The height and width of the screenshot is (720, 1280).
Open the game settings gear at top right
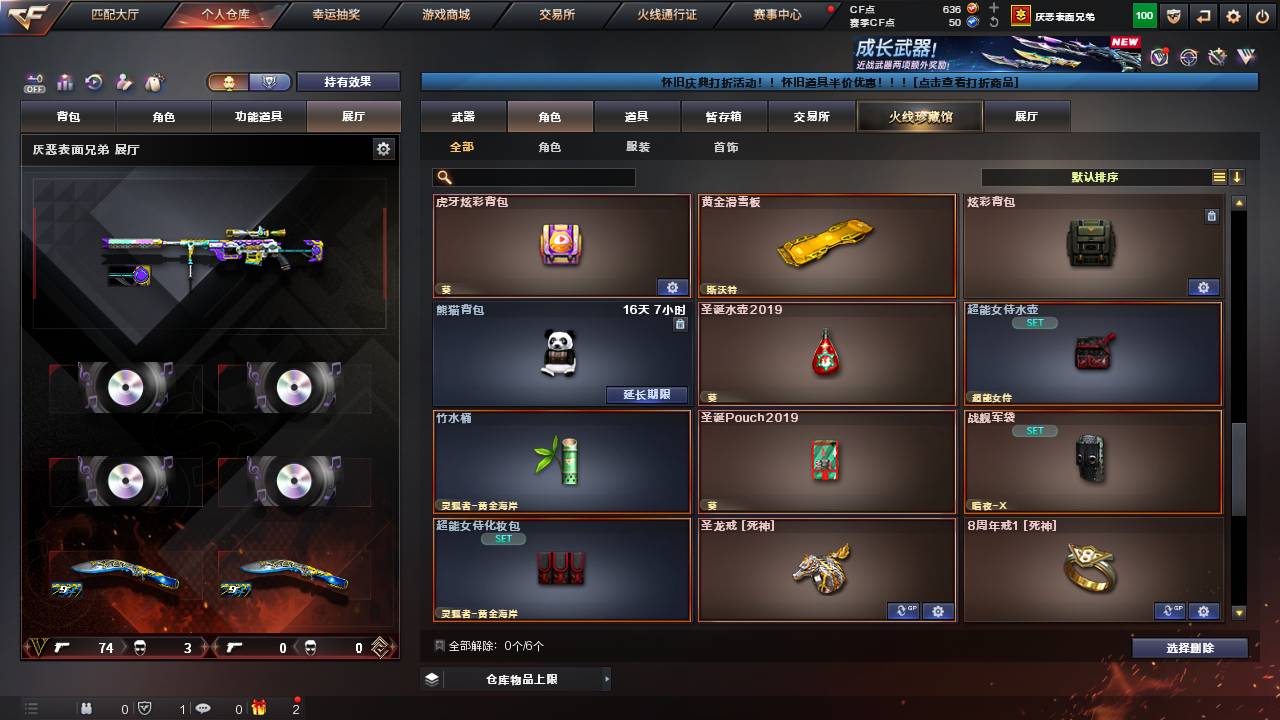pos(1233,16)
